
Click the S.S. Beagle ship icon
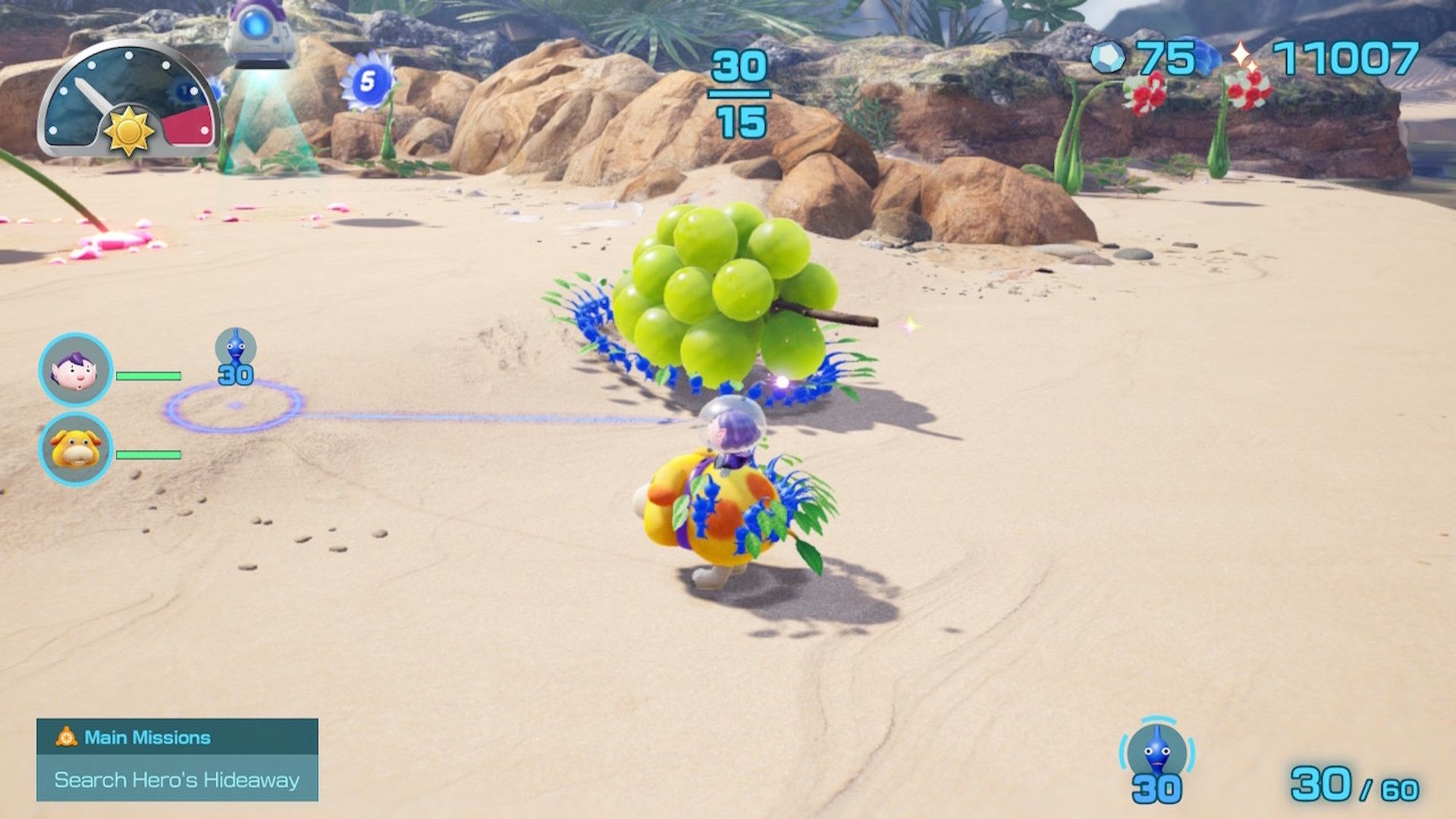(x=258, y=32)
